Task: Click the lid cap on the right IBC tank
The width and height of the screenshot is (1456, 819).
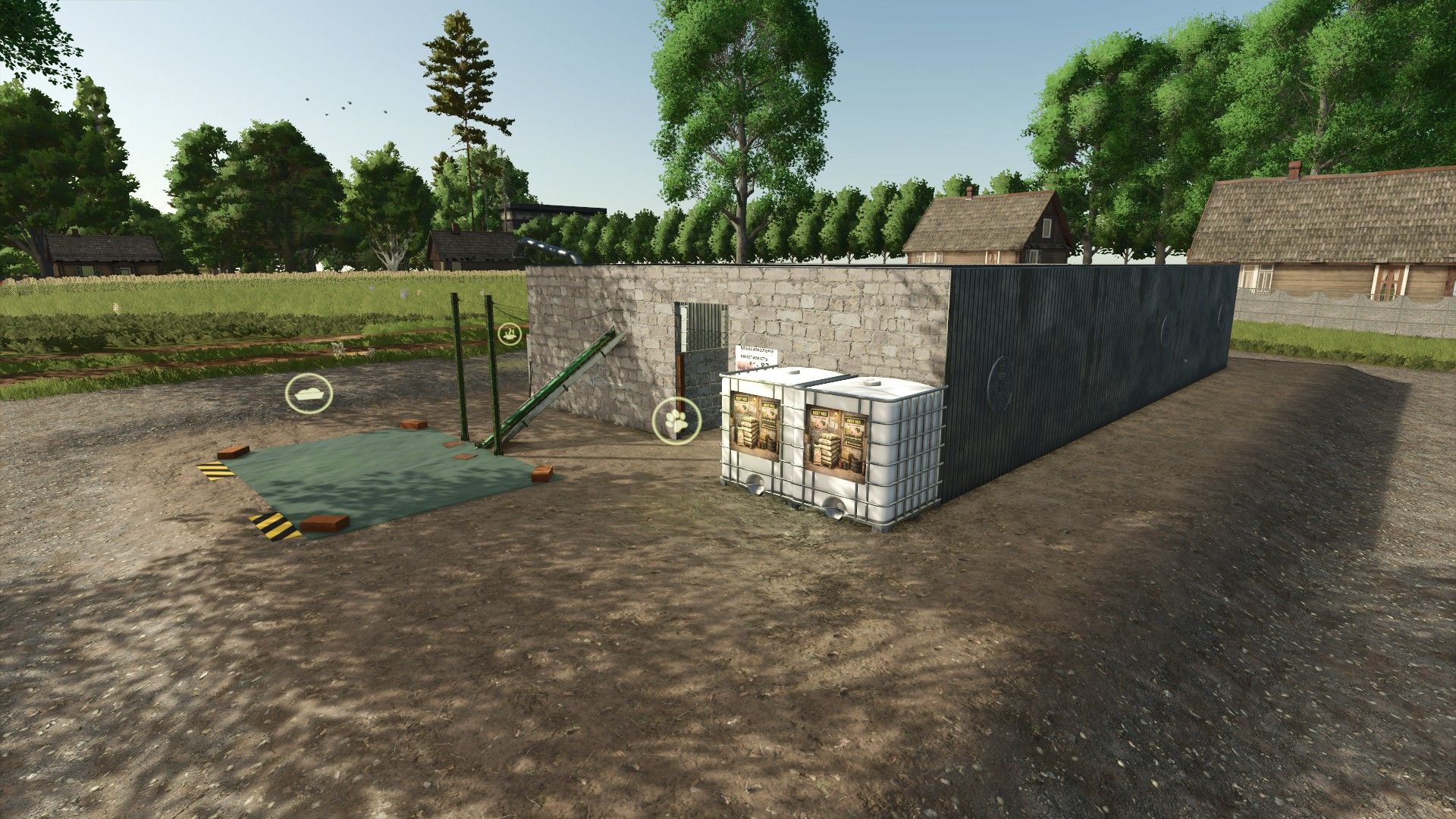Action: [874, 381]
